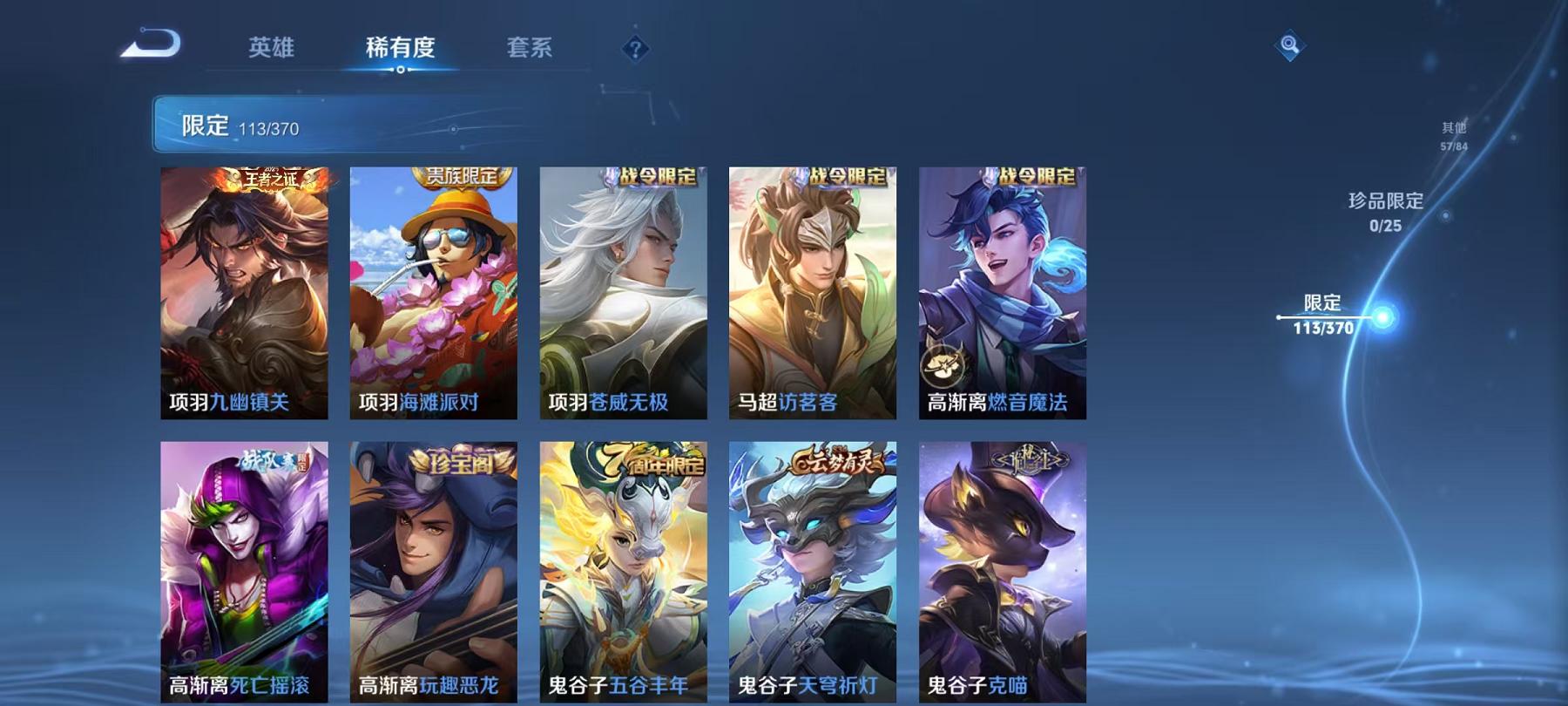Open the help question mark icon
This screenshot has width=1568, height=706.
point(635,48)
